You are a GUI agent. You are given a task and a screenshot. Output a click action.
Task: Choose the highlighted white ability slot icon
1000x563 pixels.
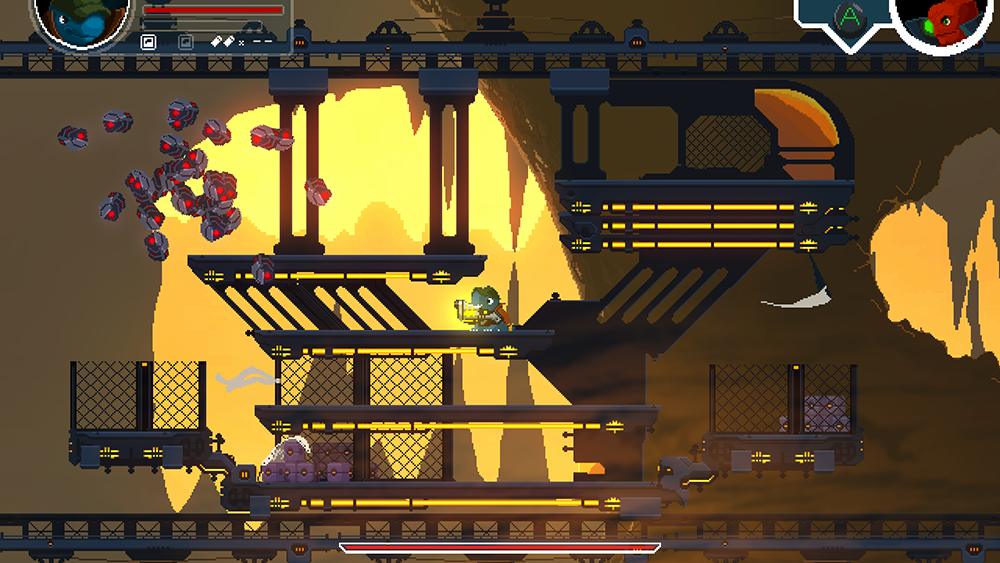[x=148, y=42]
